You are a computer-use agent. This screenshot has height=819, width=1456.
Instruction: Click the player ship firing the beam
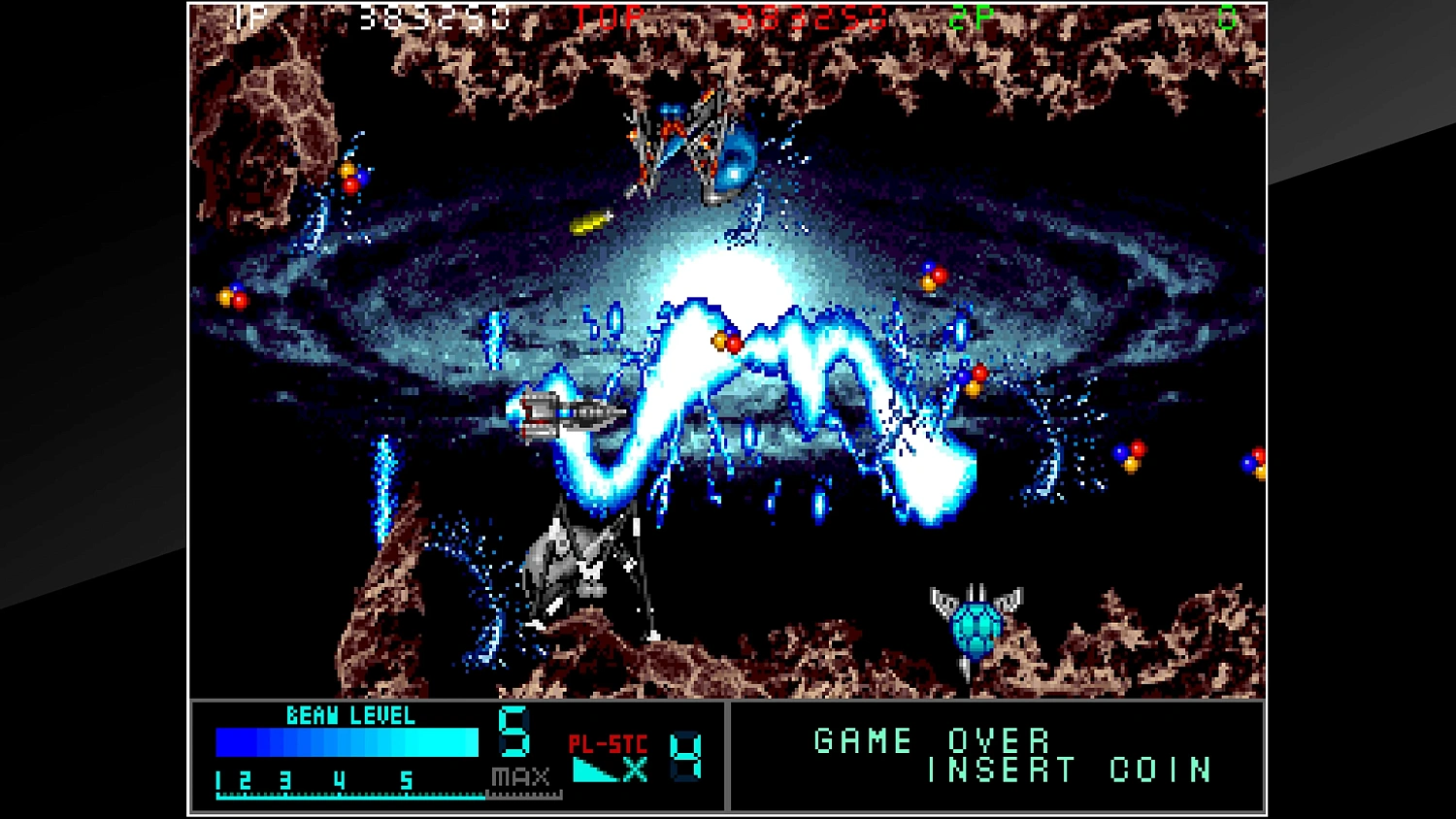point(568,412)
